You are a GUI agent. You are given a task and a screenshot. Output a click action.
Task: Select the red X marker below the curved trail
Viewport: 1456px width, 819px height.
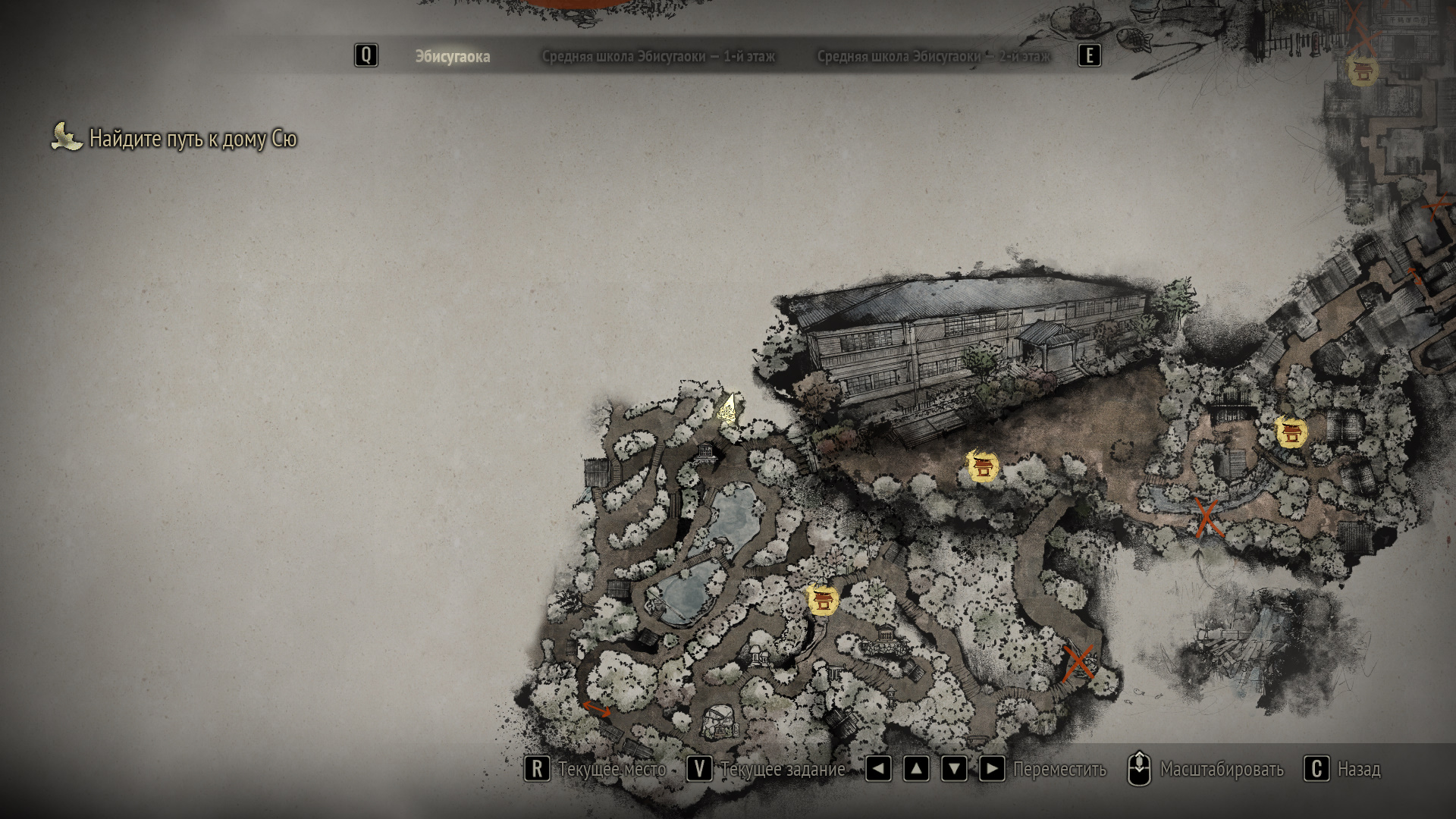click(x=1078, y=664)
